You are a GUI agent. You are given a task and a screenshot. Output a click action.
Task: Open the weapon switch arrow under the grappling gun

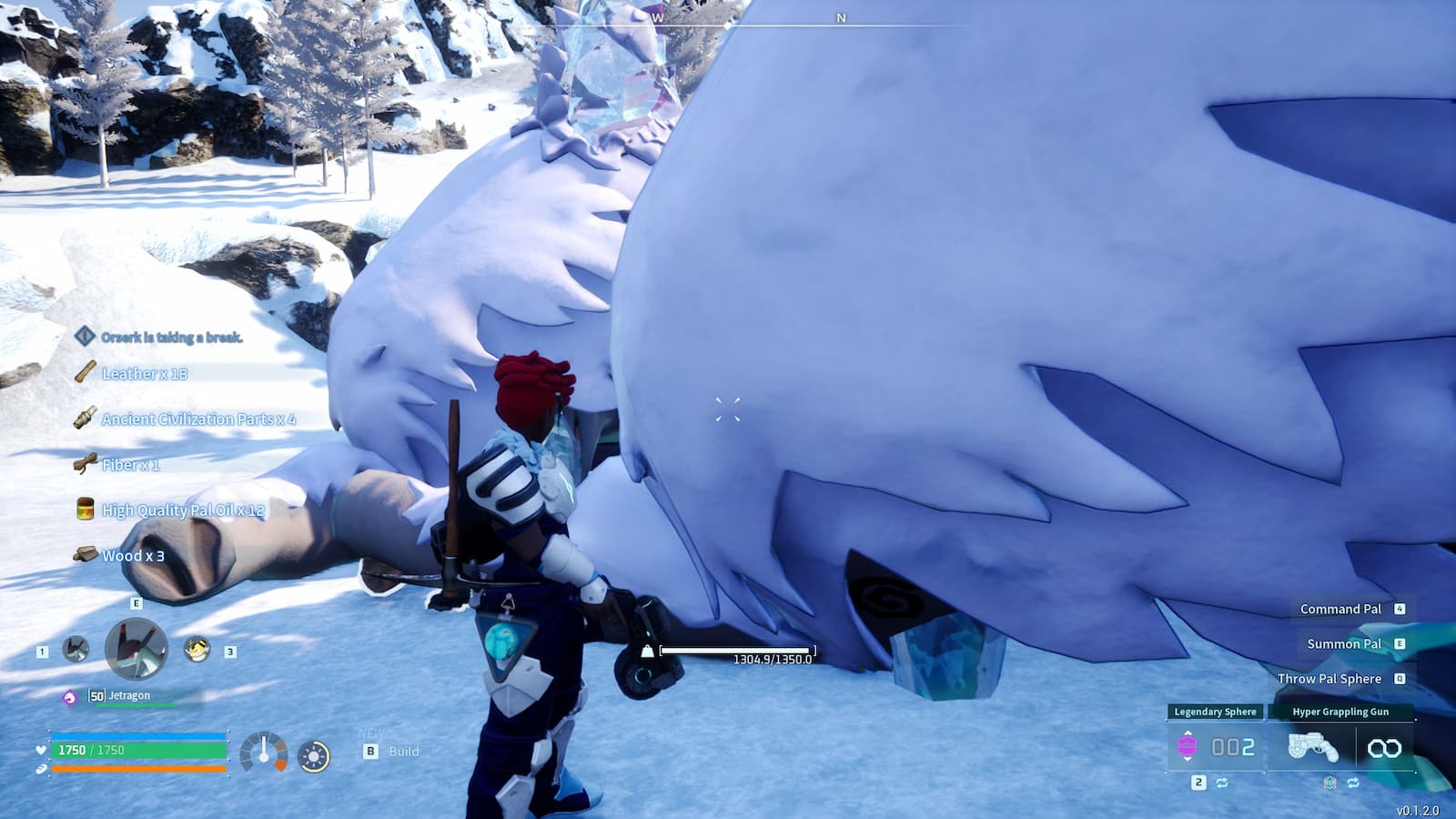[1330, 783]
